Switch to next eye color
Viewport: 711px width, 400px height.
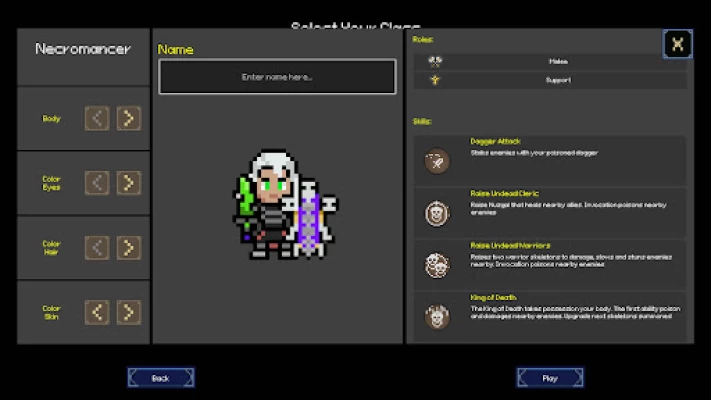[x=128, y=183]
